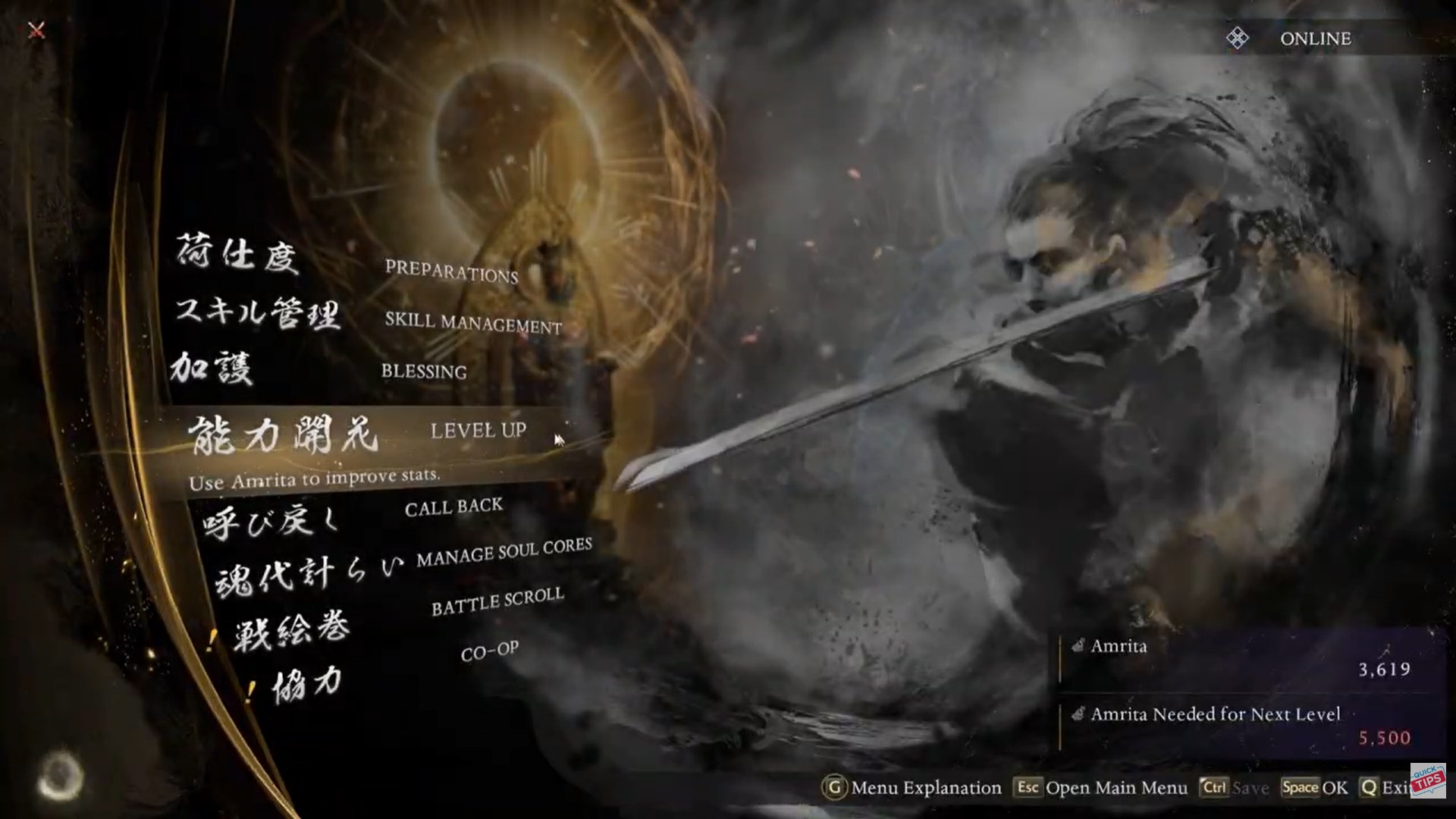
Task: Select the Preparations menu entry
Action: (x=450, y=271)
